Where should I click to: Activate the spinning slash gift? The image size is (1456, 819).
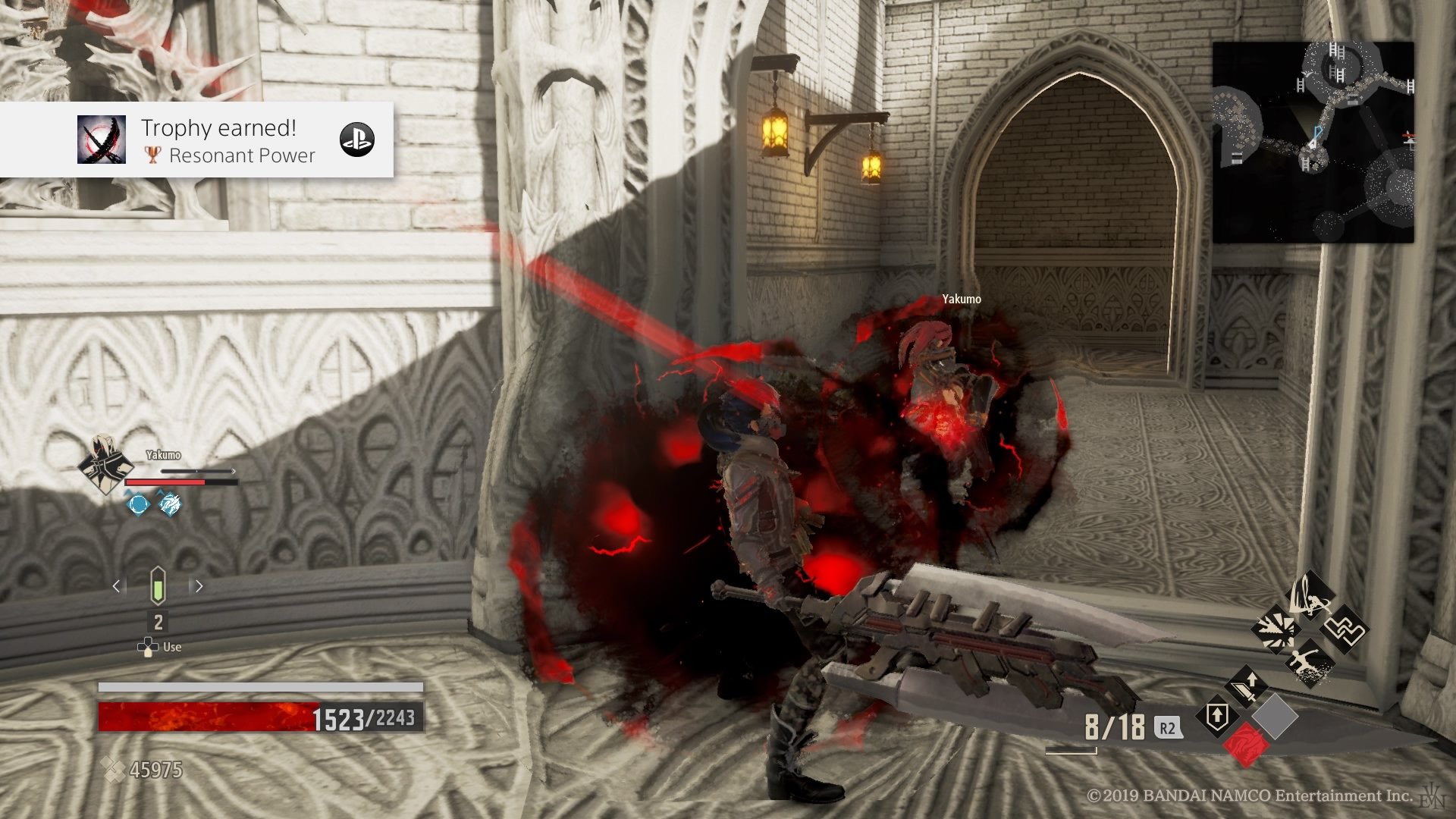[x=1311, y=595]
